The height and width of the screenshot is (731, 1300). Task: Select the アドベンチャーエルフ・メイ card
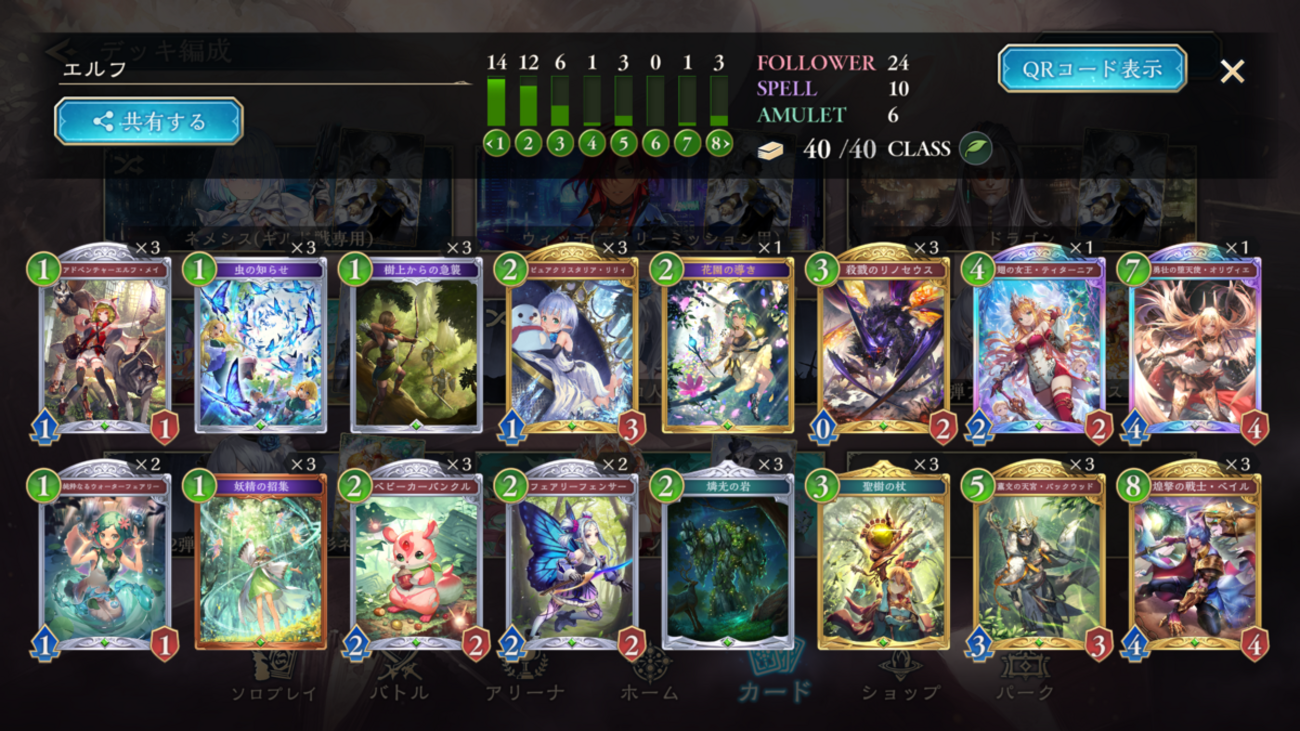coord(105,345)
